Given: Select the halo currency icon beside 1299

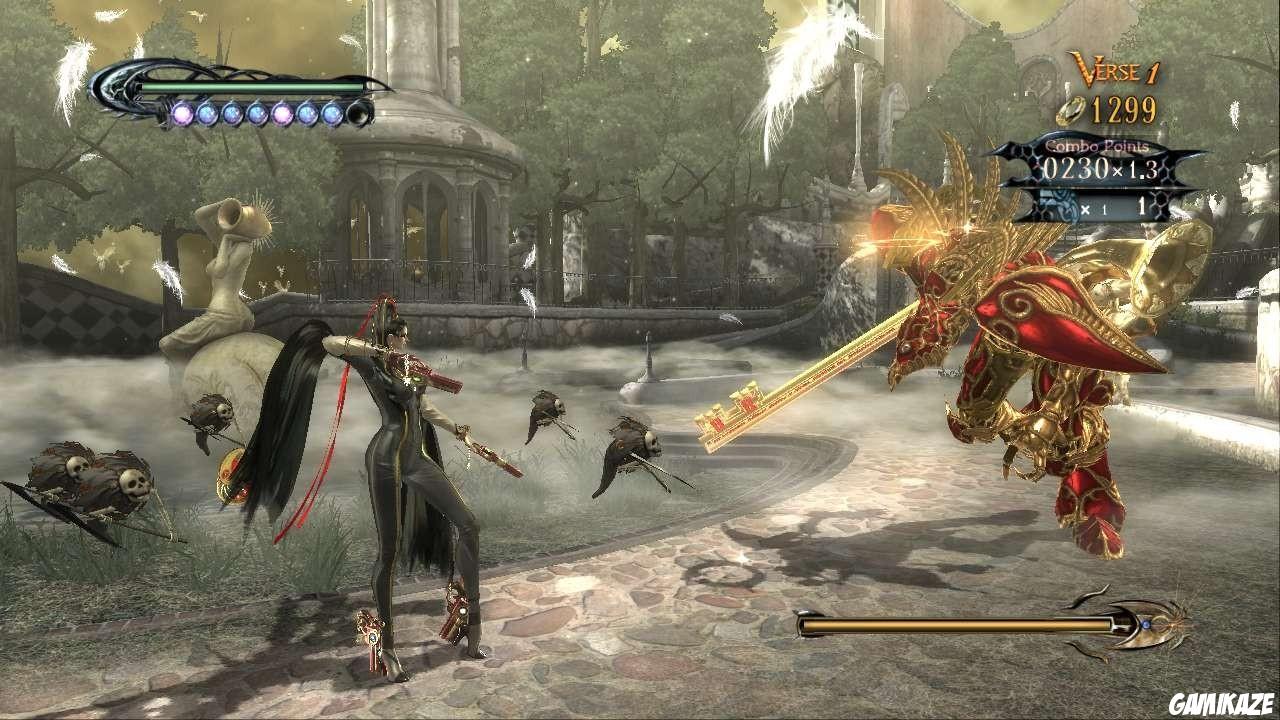Looking at the screenshot, I should [x=1072, y=109].
